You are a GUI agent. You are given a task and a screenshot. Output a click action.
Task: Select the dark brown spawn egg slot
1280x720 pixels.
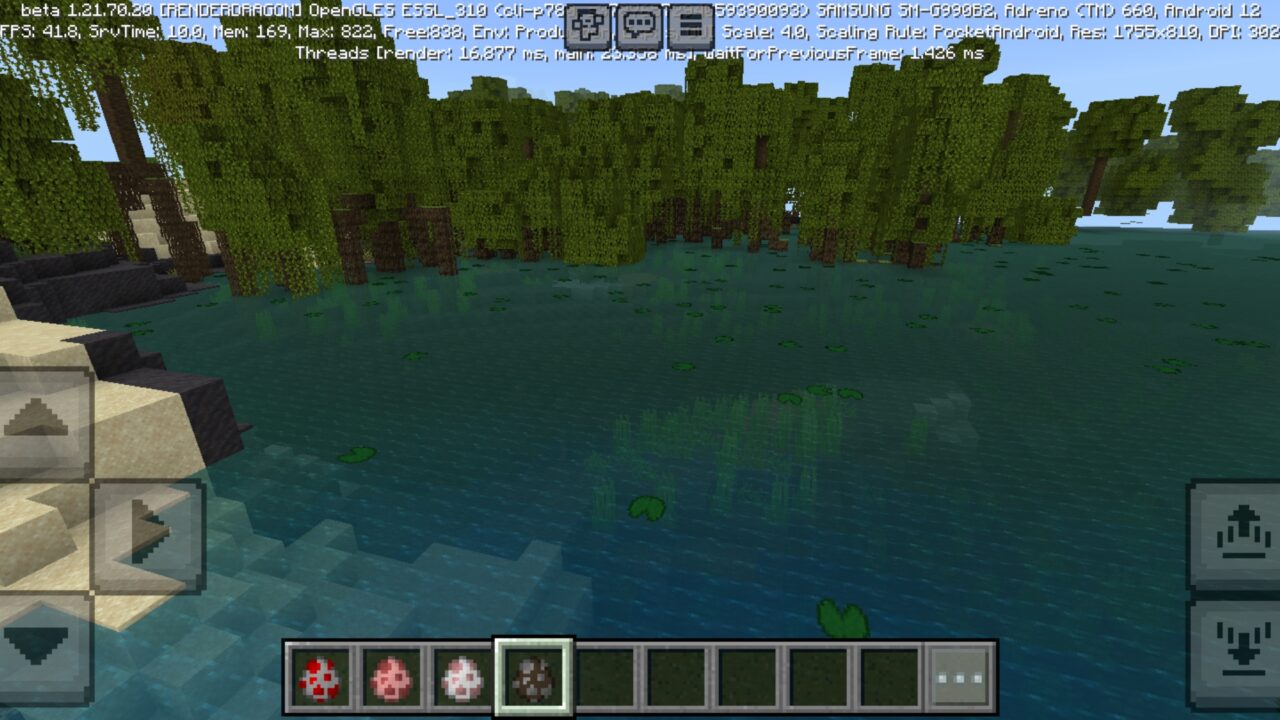[534, 677]
